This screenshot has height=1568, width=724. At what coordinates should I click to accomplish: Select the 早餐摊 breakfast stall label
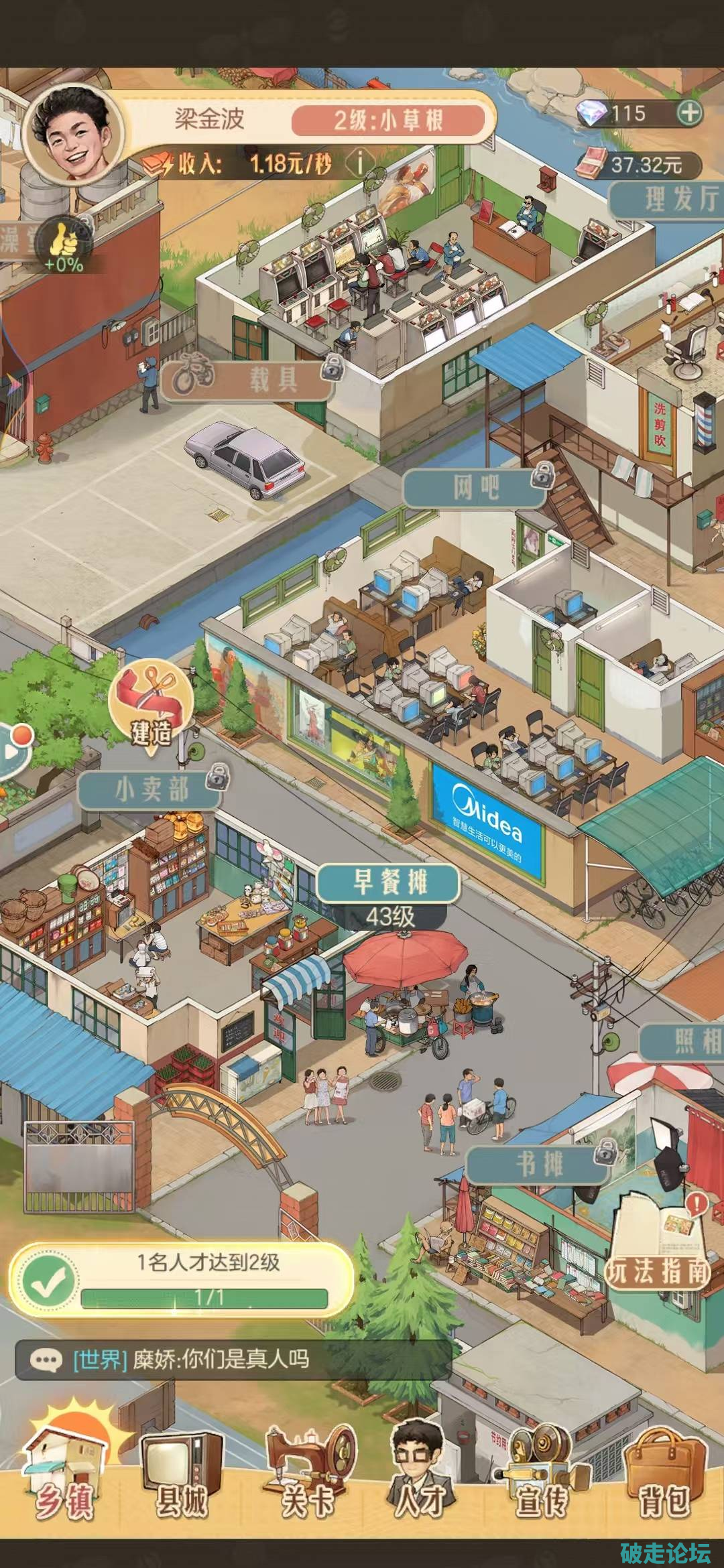click(x=389, y=883)
